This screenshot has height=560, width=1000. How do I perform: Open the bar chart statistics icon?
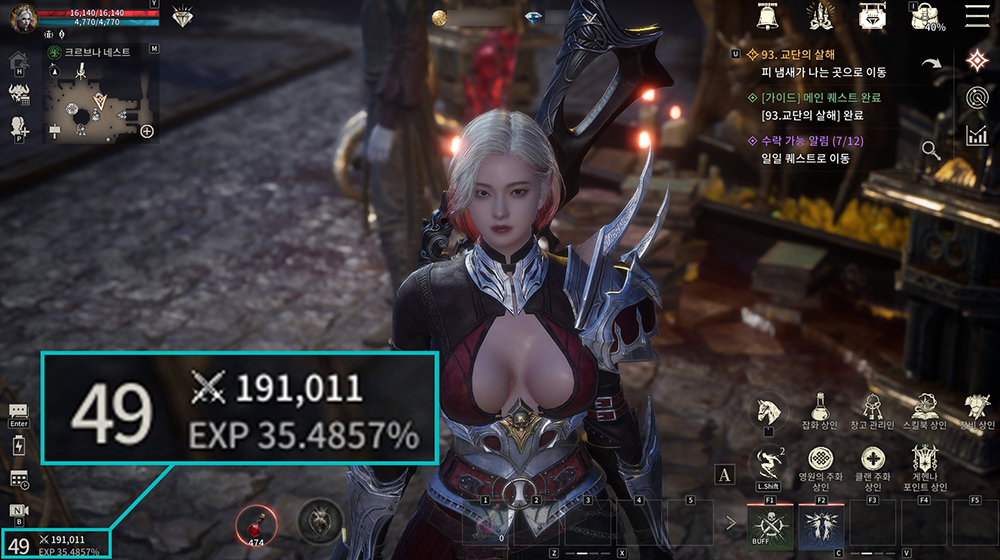(976, 135)
